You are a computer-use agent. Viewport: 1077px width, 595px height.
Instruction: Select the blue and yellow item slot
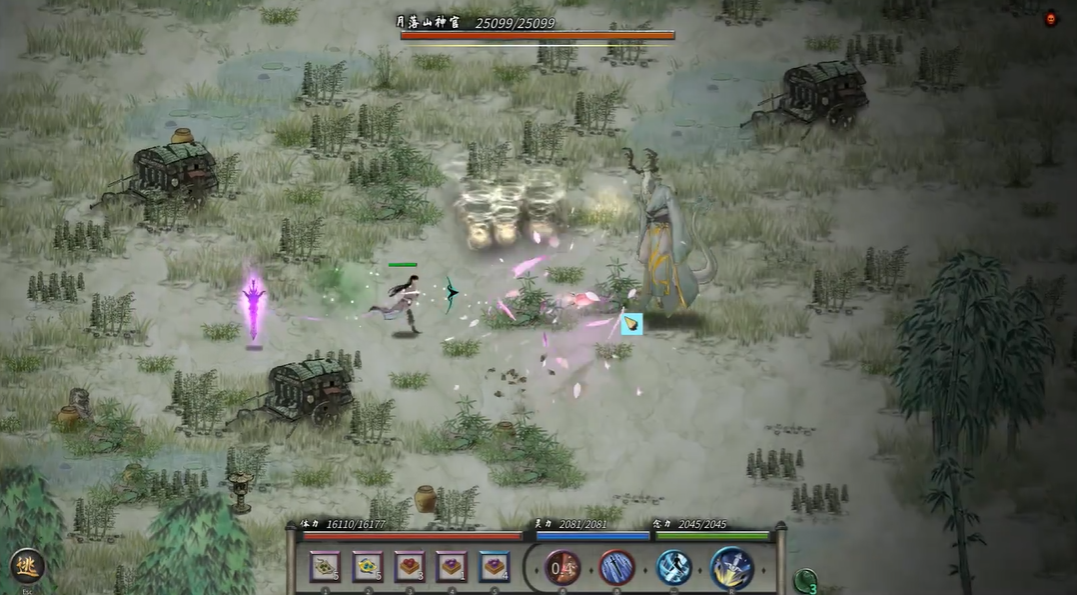pyautogui.click(x=367, y=567)
